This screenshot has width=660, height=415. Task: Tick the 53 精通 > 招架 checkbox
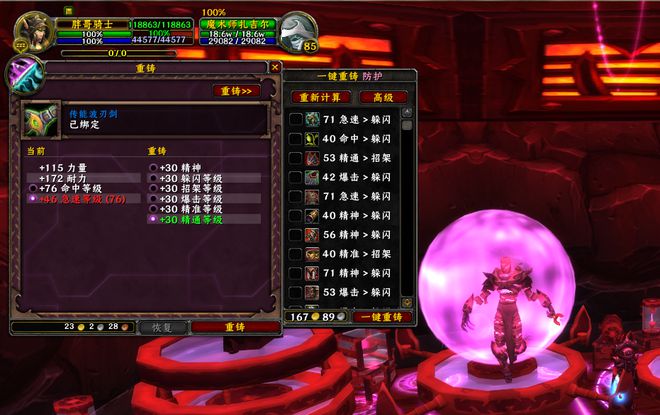point(296,158)
